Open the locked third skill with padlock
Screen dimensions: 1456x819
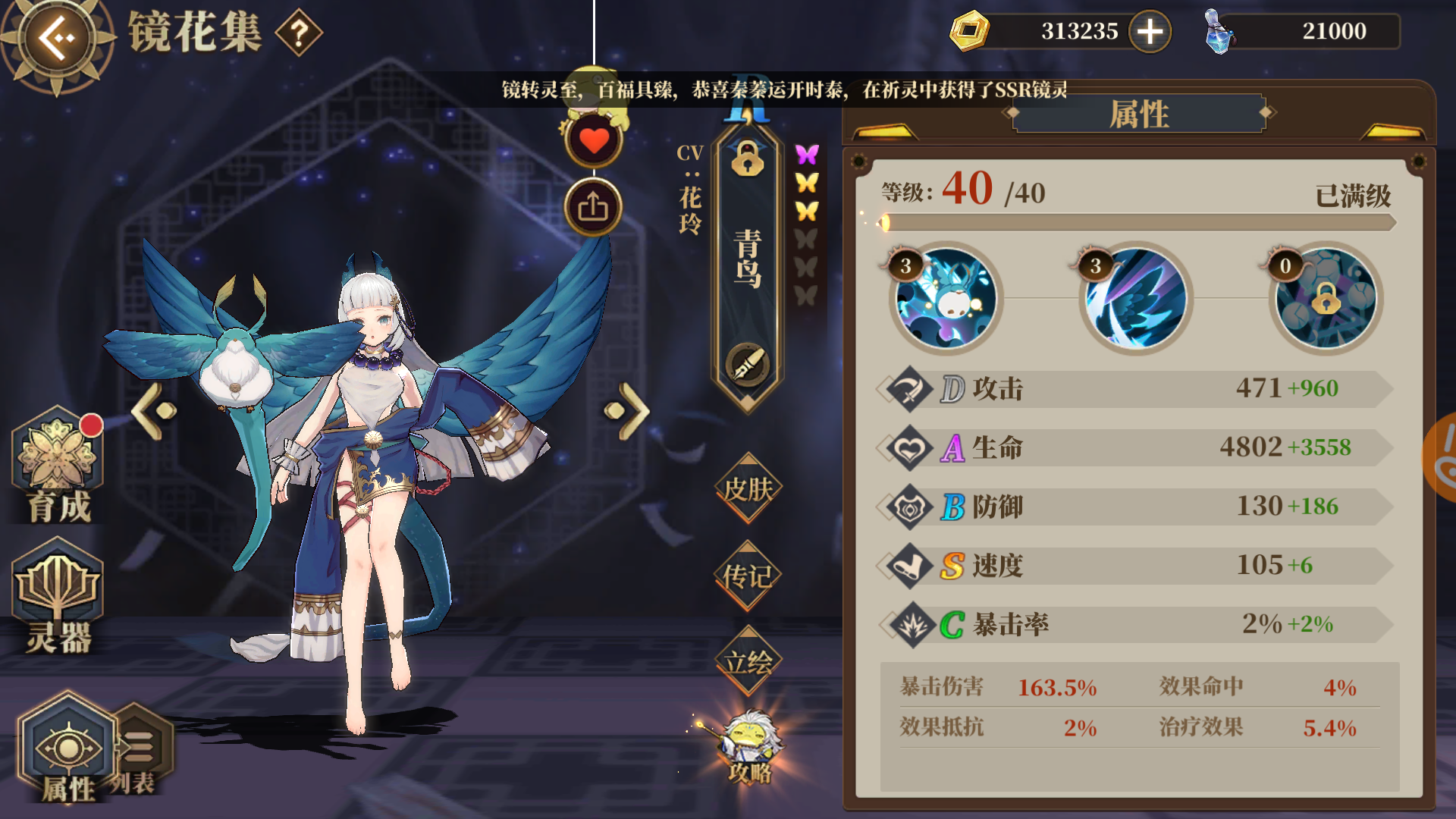coord(1326,300)
